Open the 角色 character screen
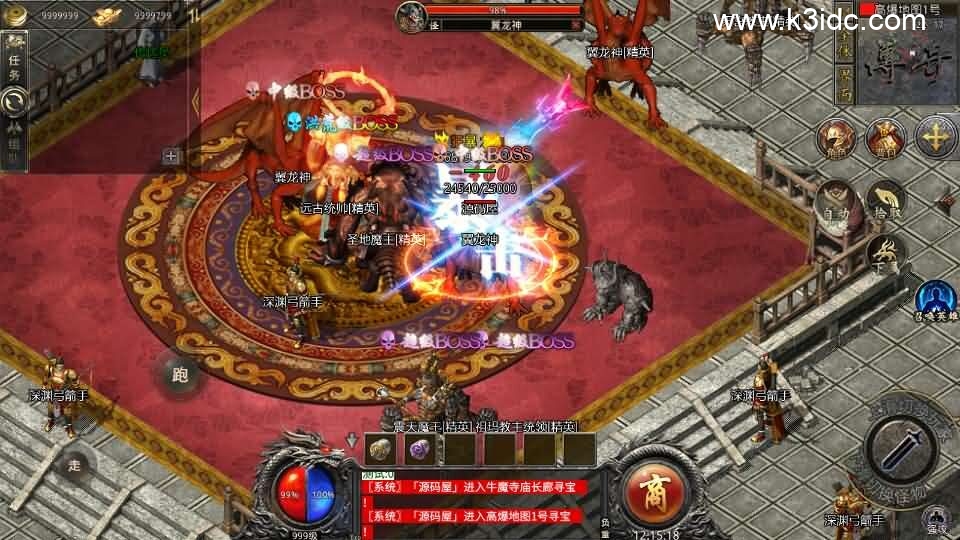This screenshot has height=540, width=960. coord(836,139)
